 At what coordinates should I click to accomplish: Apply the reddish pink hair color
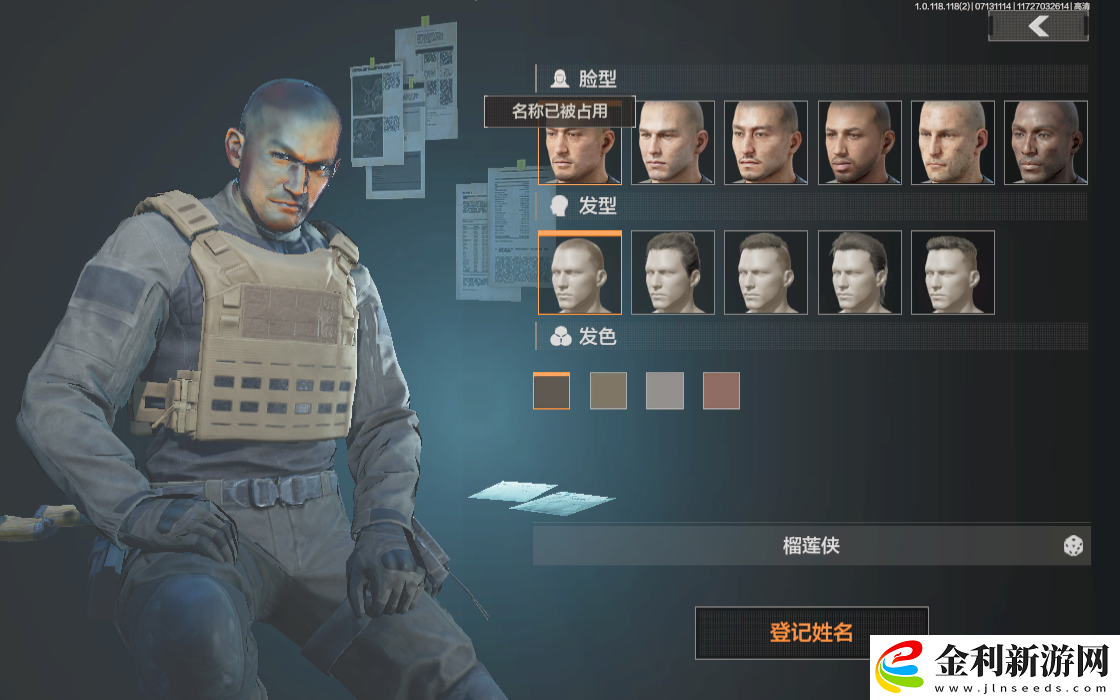pos(721,391)
